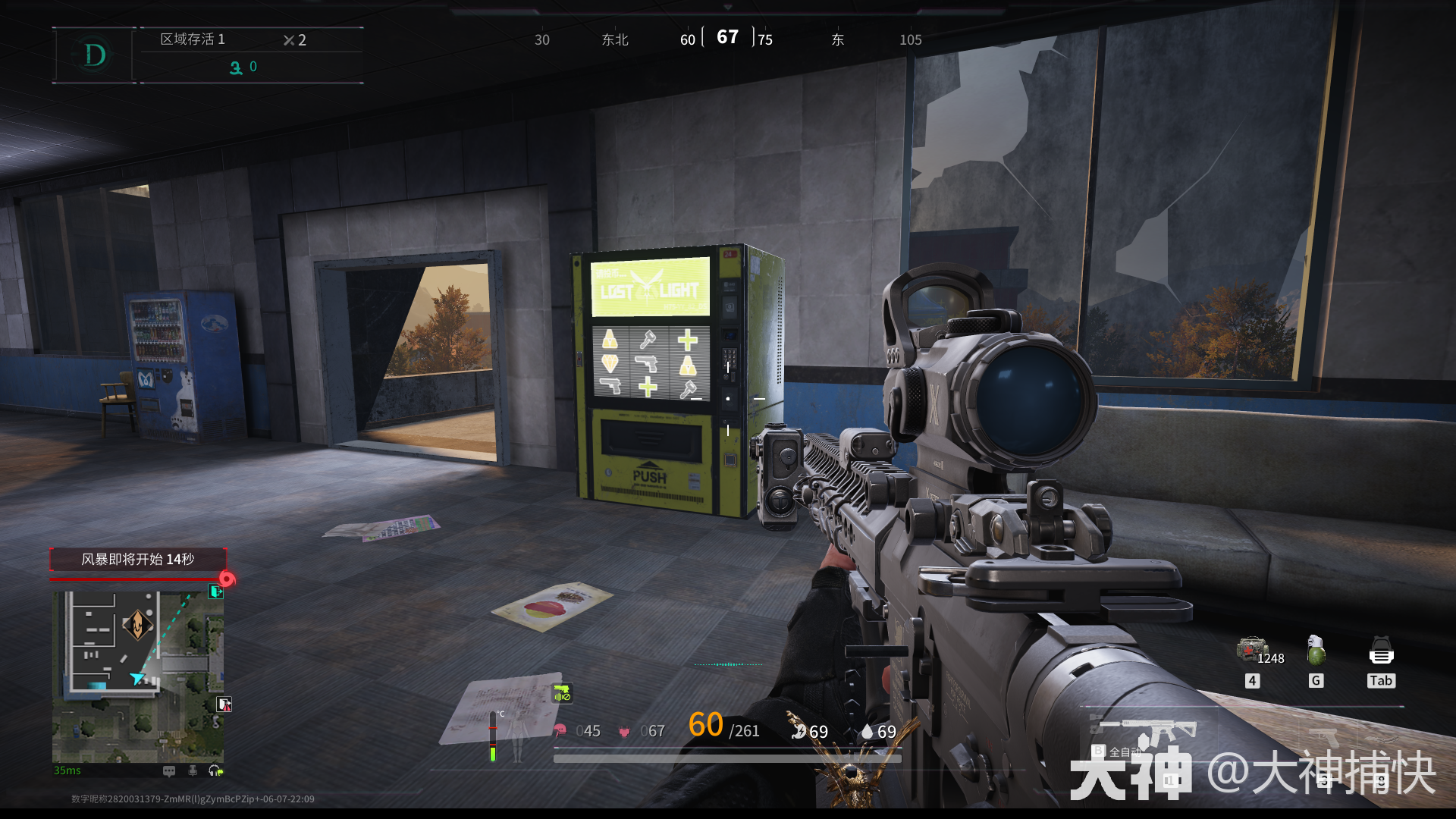The image size is (1456, 819).
Task: Open the D rank emblem panel
Action: 94,55
